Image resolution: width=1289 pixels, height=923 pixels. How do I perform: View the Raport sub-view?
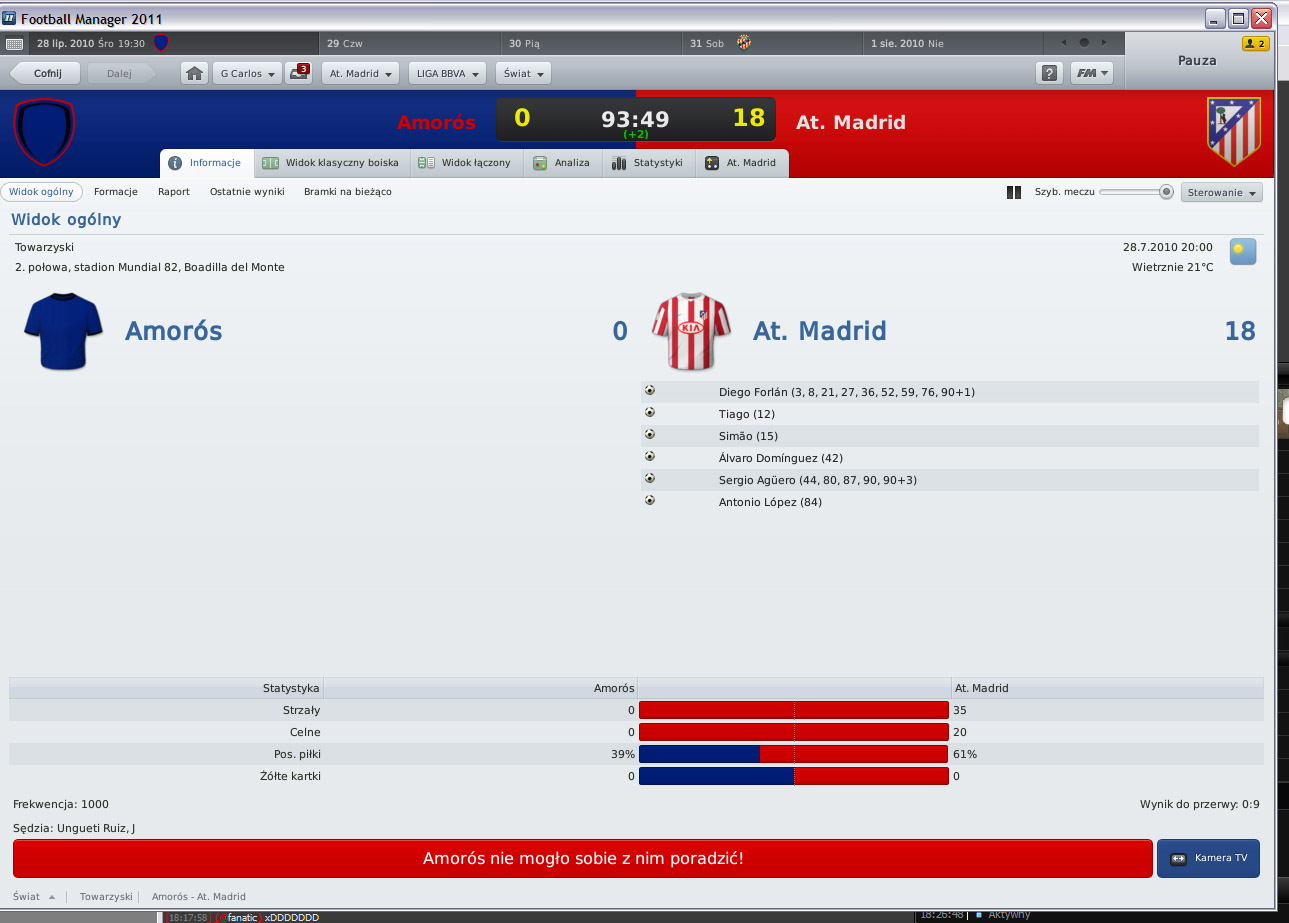pyautogui.click(x=173, y=192)
